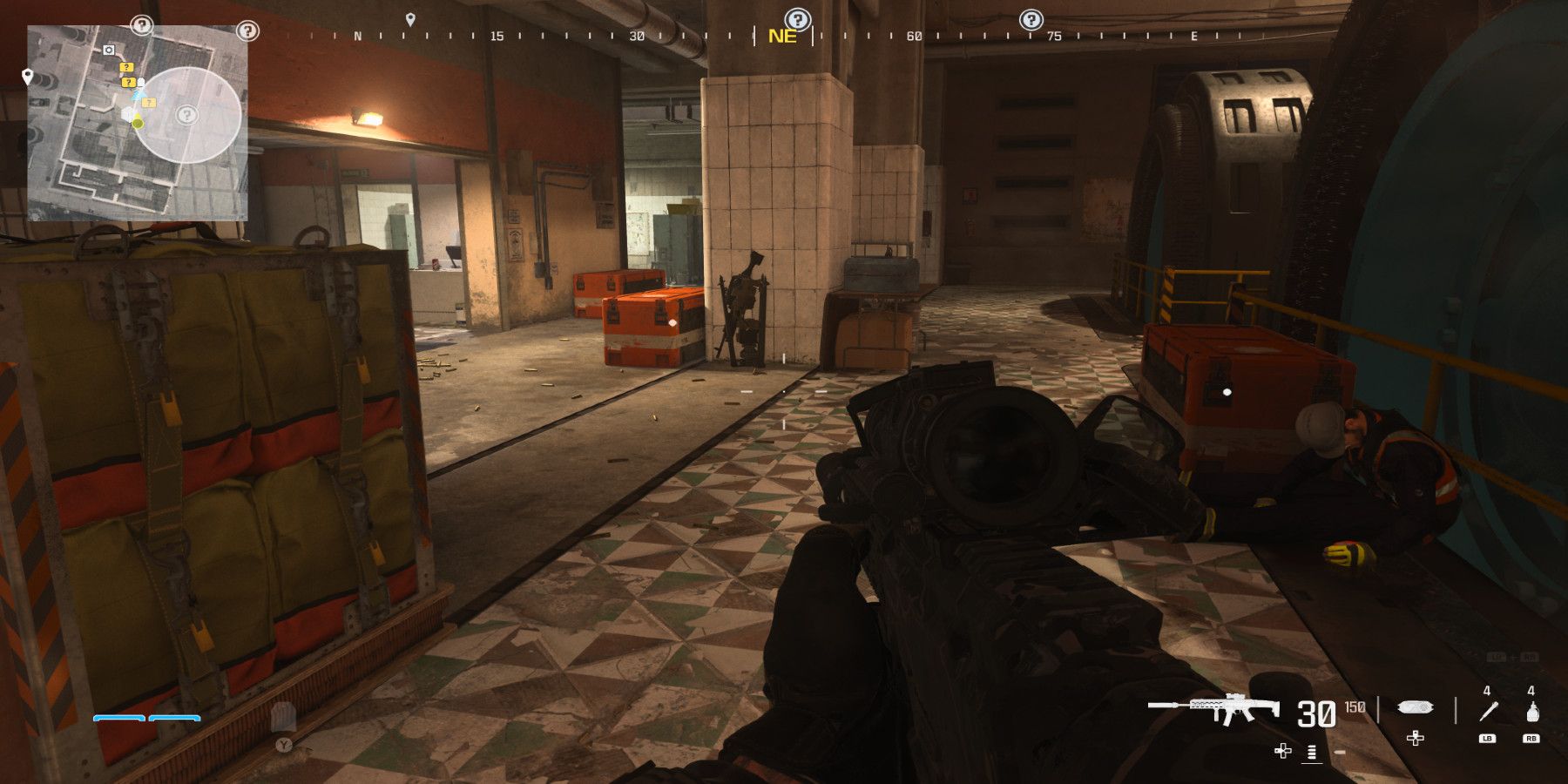Toggle the Y button interaction prompt
Image resolution: width=1568 pixels, height=784 pixels.
(x=283, y=745)
